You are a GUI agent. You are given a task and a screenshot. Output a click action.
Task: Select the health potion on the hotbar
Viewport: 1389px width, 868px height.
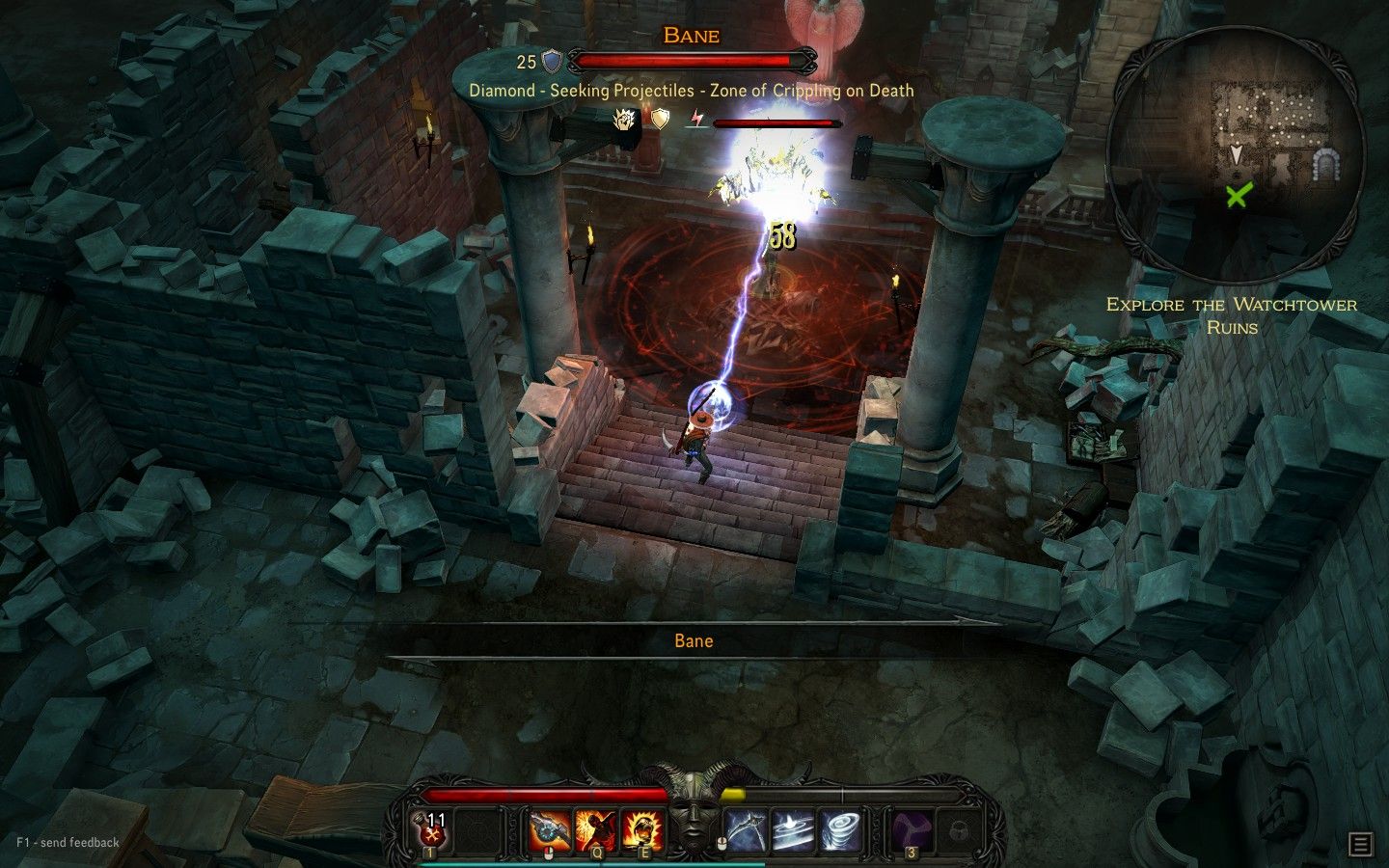click(430, 829)
